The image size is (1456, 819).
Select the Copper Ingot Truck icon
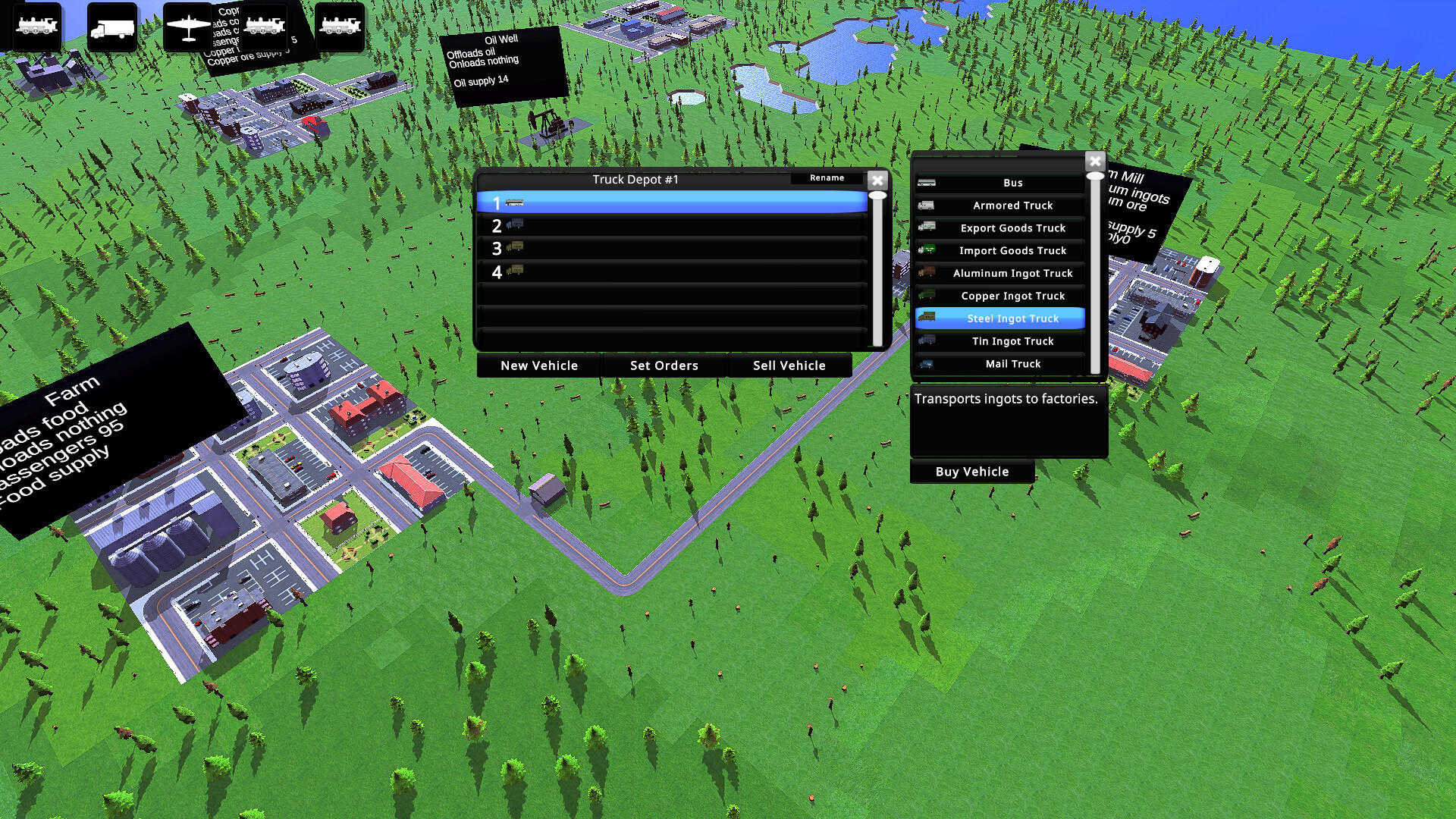pos(927,296)
